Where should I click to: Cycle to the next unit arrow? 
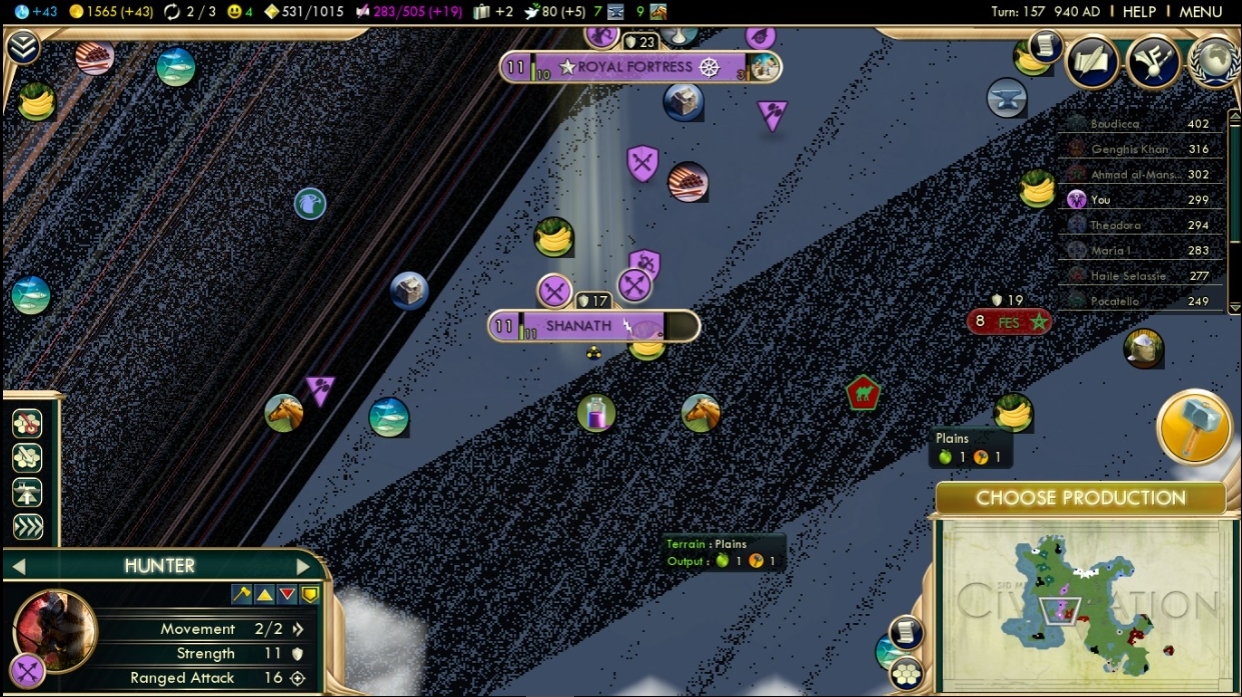pyautogui.click(x=302, y=567)
